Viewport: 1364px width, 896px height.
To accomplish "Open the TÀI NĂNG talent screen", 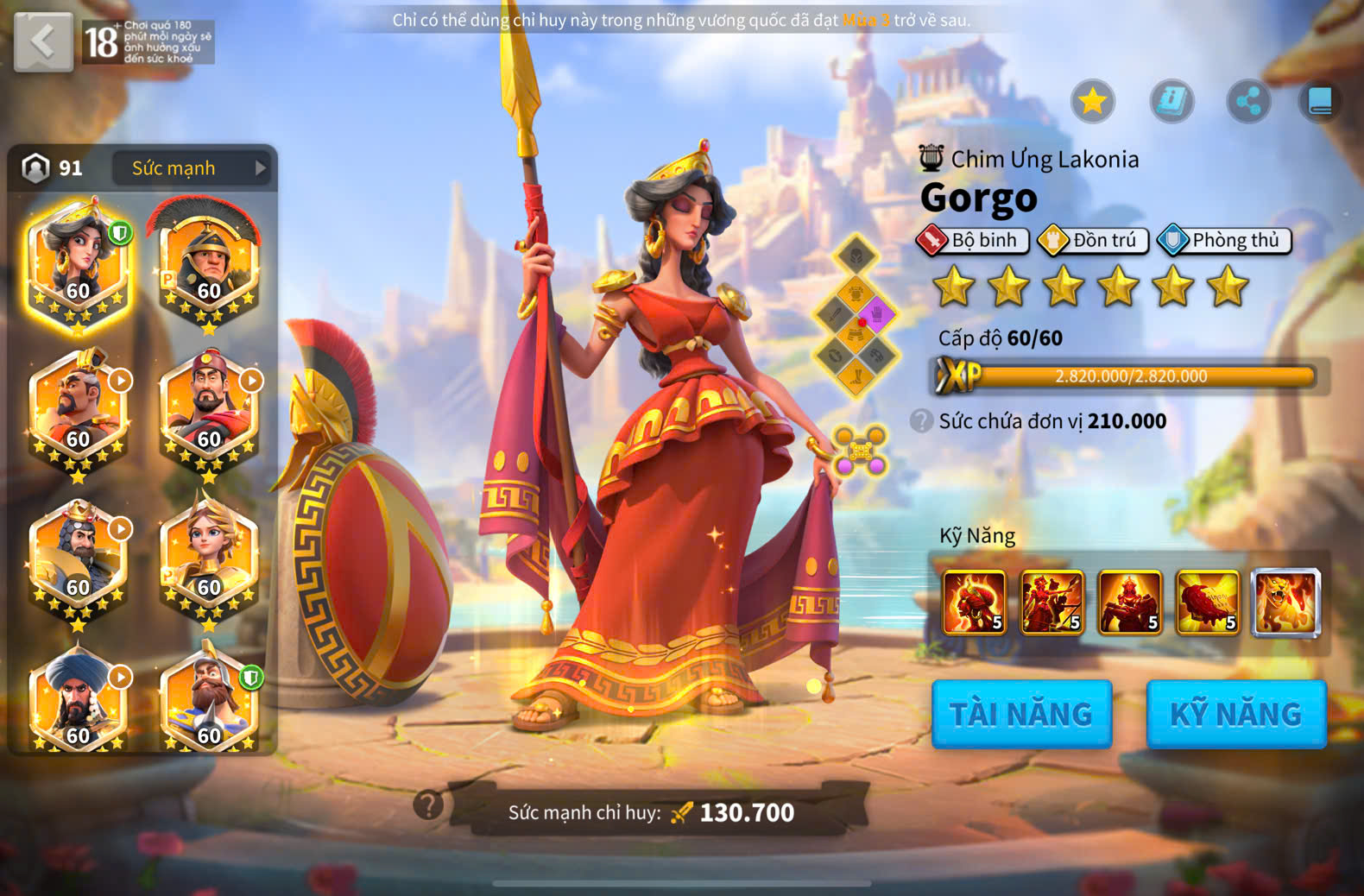I will point(1021,714).
